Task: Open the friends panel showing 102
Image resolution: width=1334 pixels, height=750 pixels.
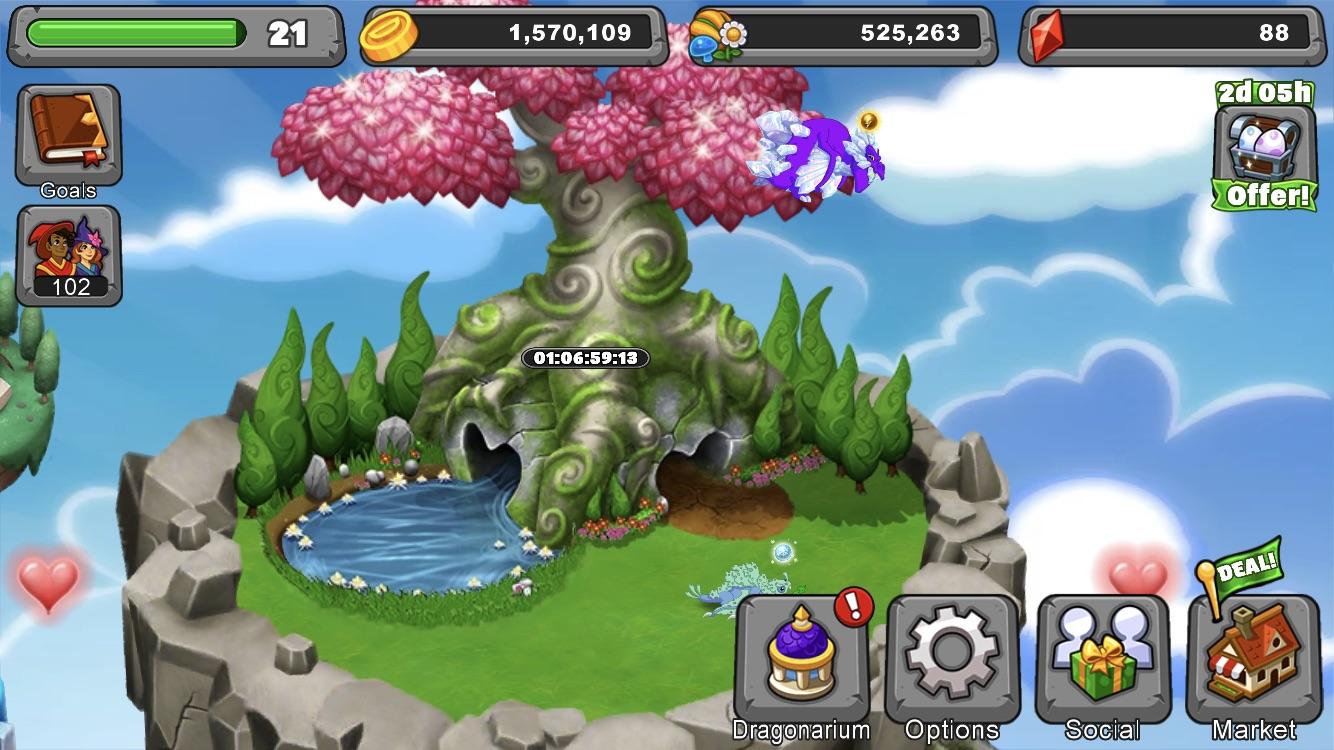Action: coord(68,256)
